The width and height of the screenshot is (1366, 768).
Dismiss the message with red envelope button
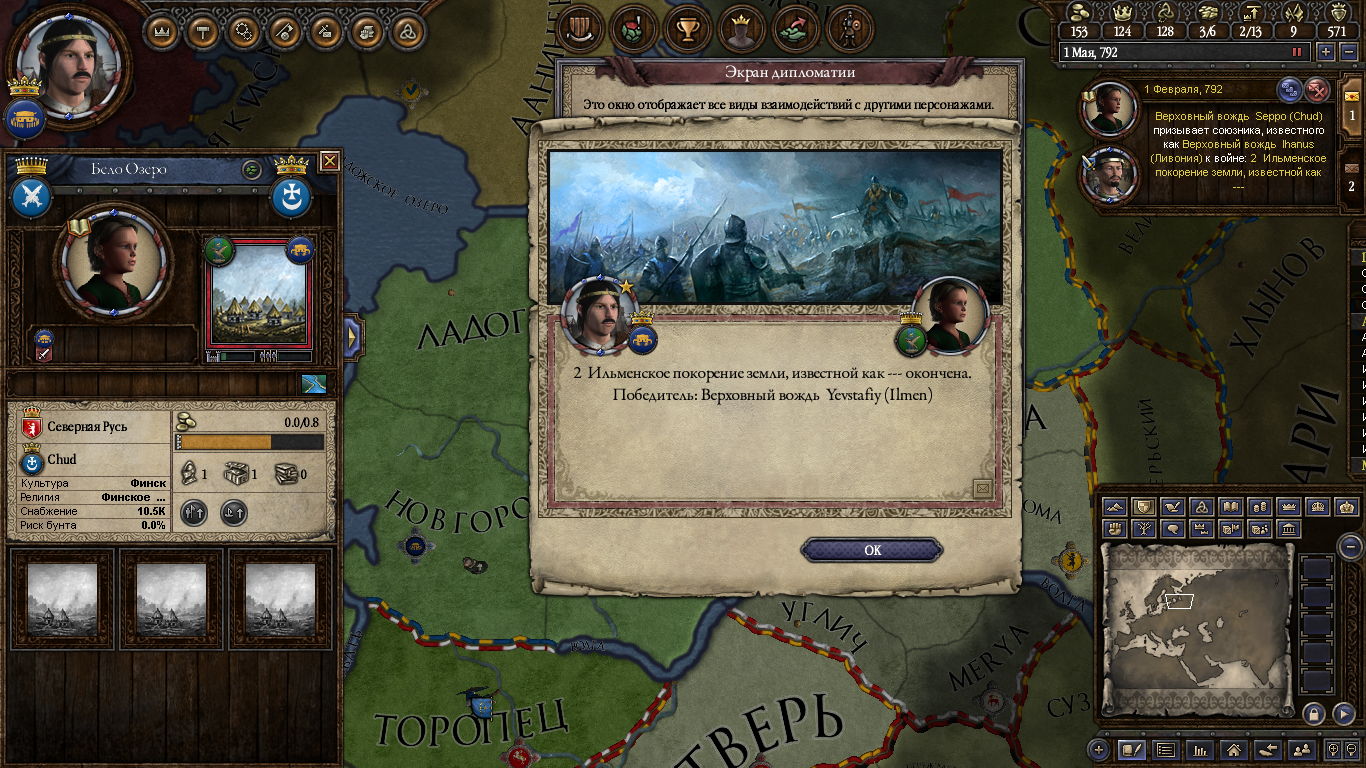(x=1318, y=90)
